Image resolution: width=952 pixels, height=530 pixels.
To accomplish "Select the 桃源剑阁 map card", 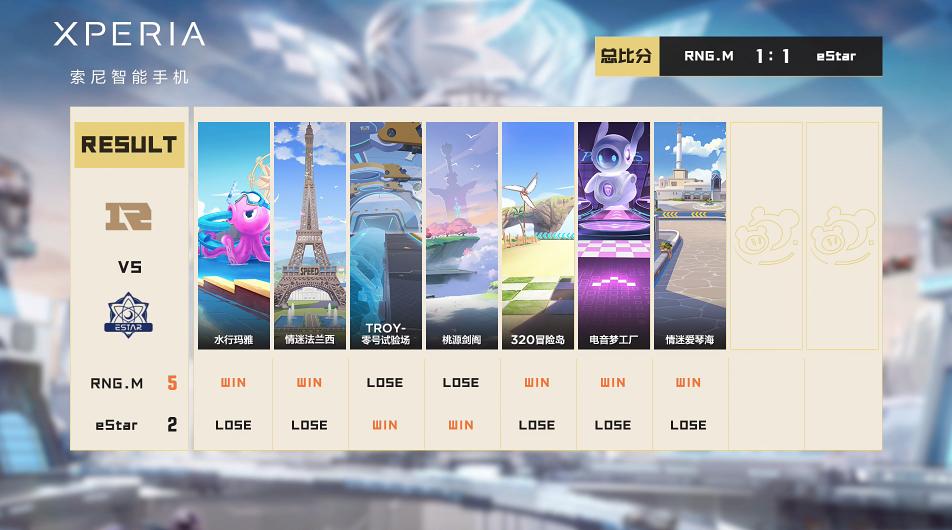I will pyautogui.click(x=461, y=235).
